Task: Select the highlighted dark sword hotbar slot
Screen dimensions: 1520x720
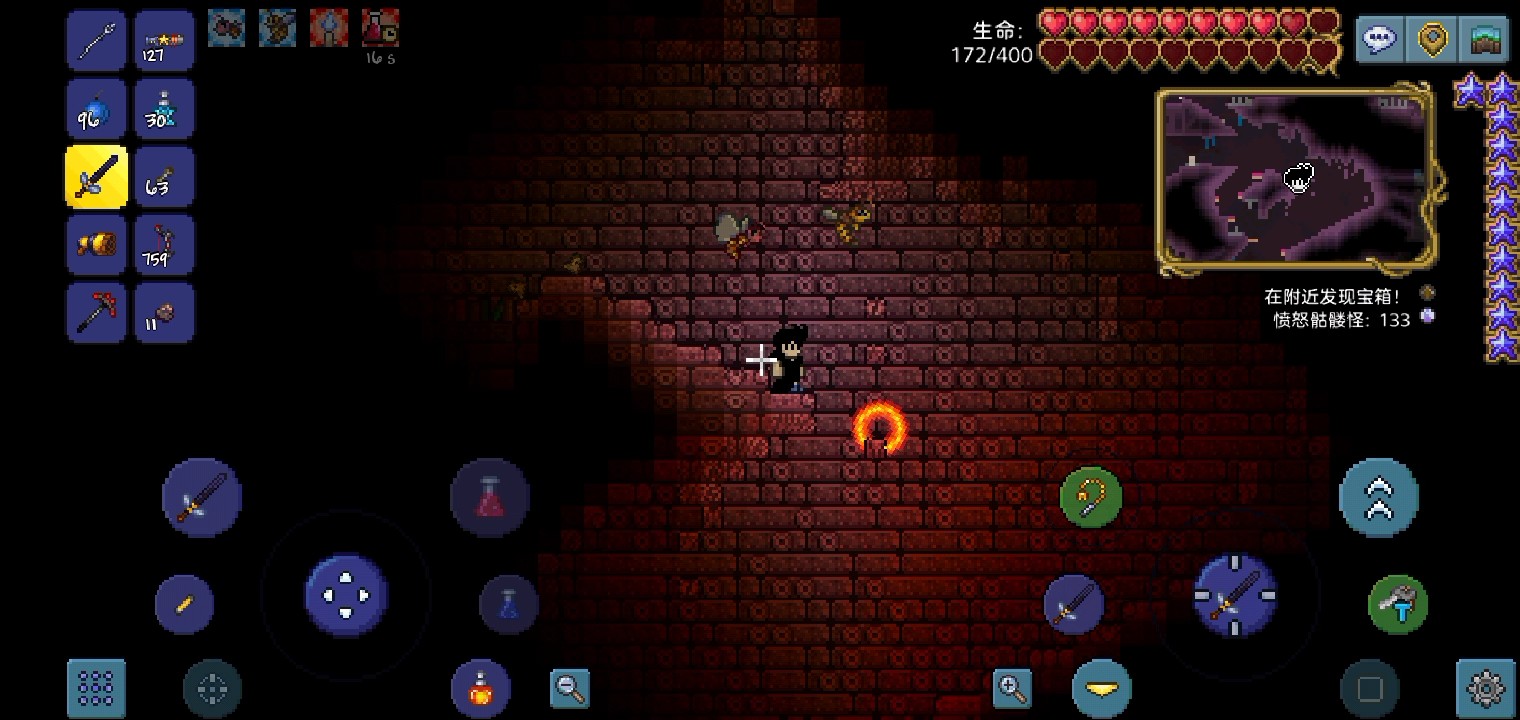Action: [96, 177]
